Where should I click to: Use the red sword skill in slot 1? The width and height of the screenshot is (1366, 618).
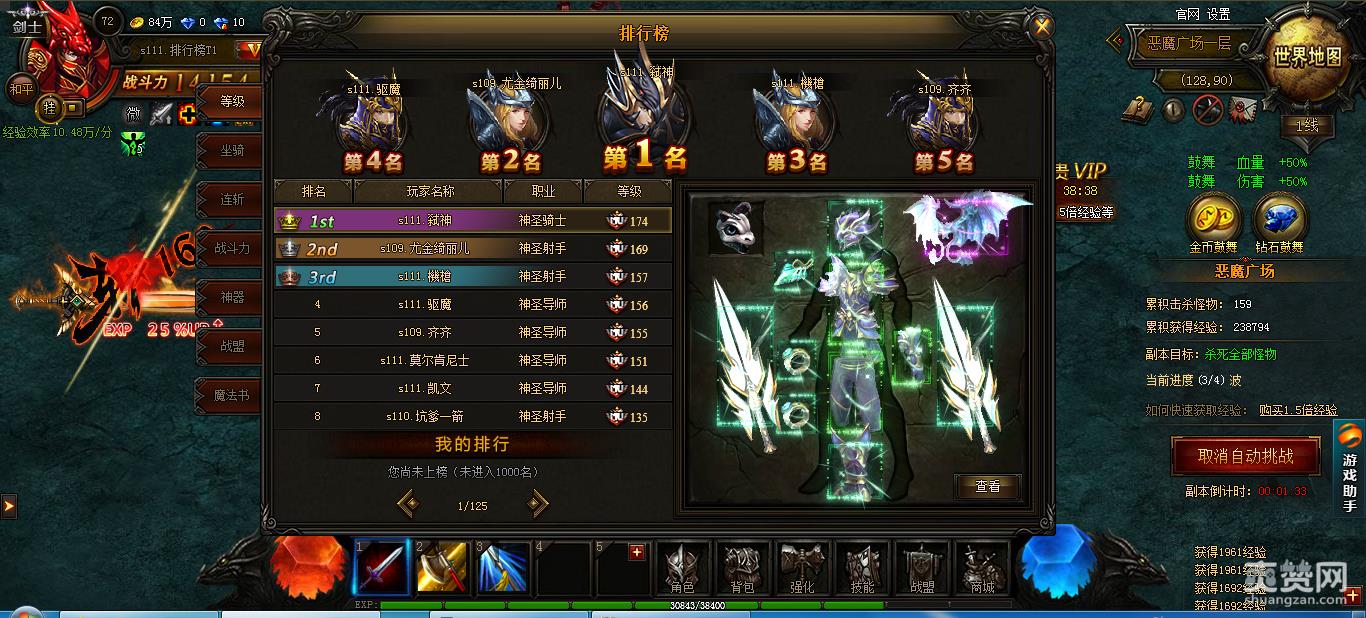[x=381, y=568]
